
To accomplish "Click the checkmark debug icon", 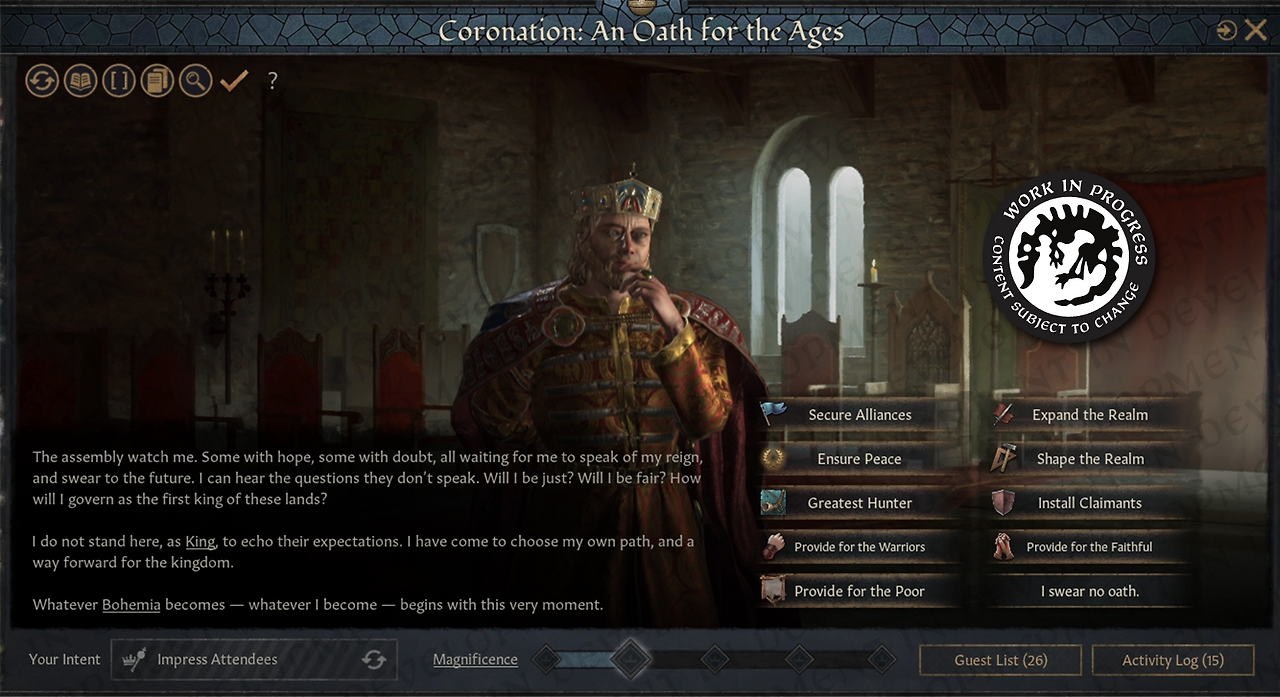I will (234, 81).
